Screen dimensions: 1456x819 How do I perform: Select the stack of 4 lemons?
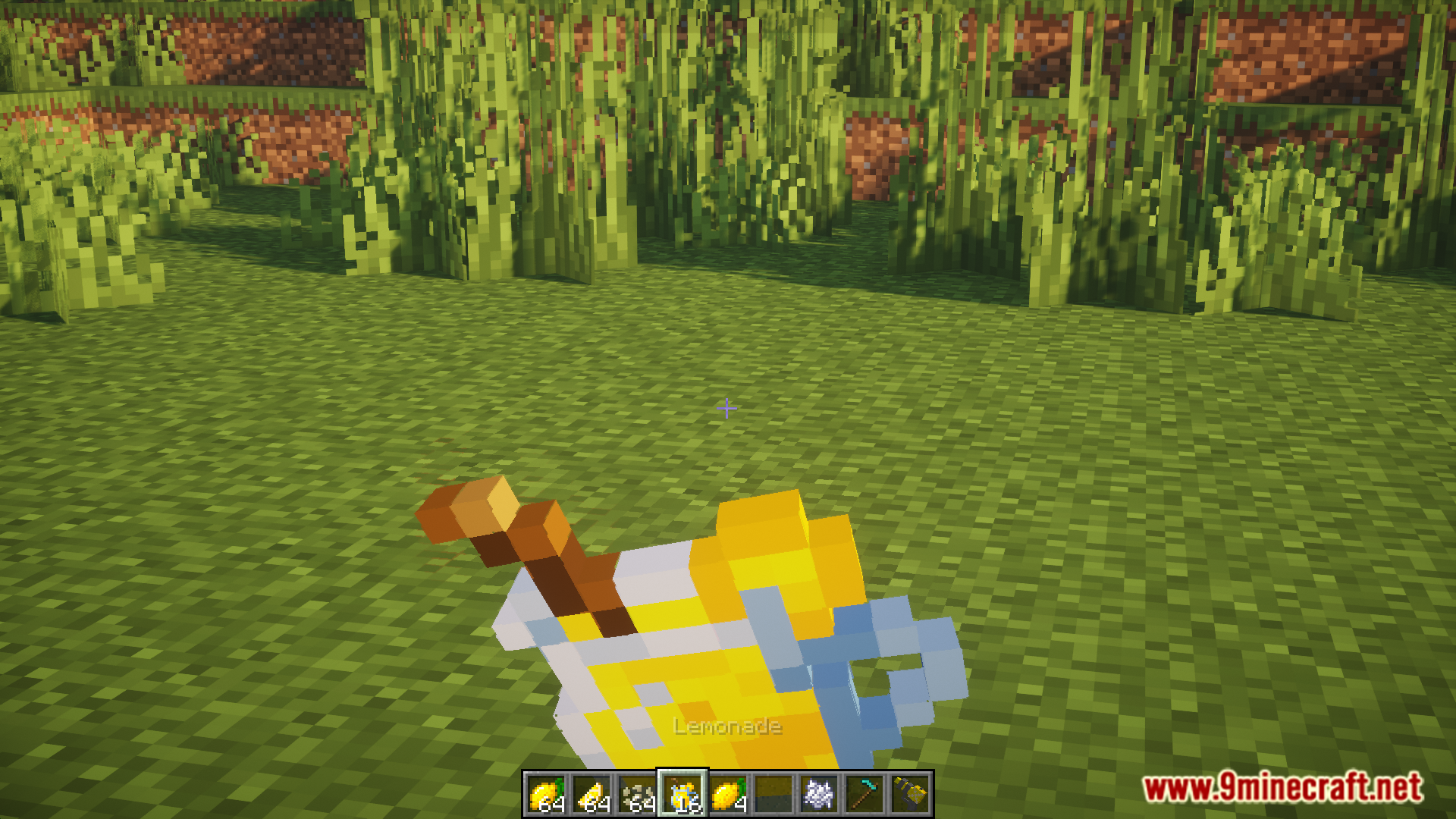728,794
